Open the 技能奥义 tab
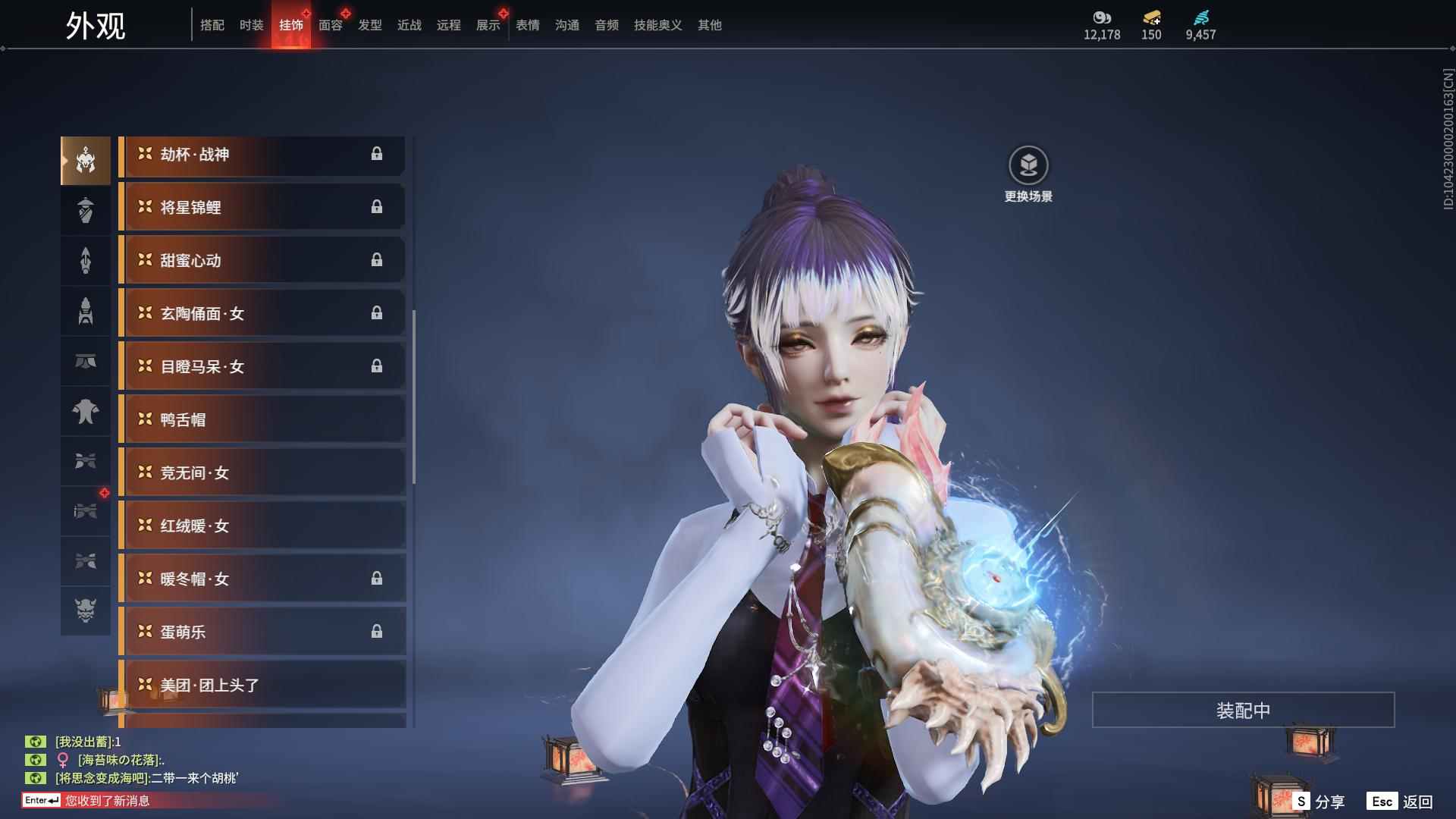 pos(657,25)
